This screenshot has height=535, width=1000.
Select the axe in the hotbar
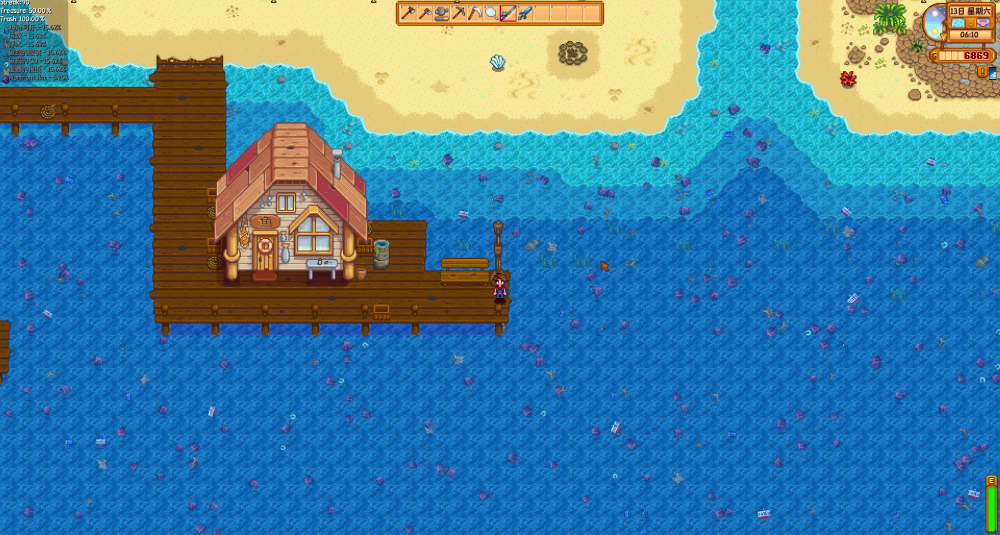[408, 13]
